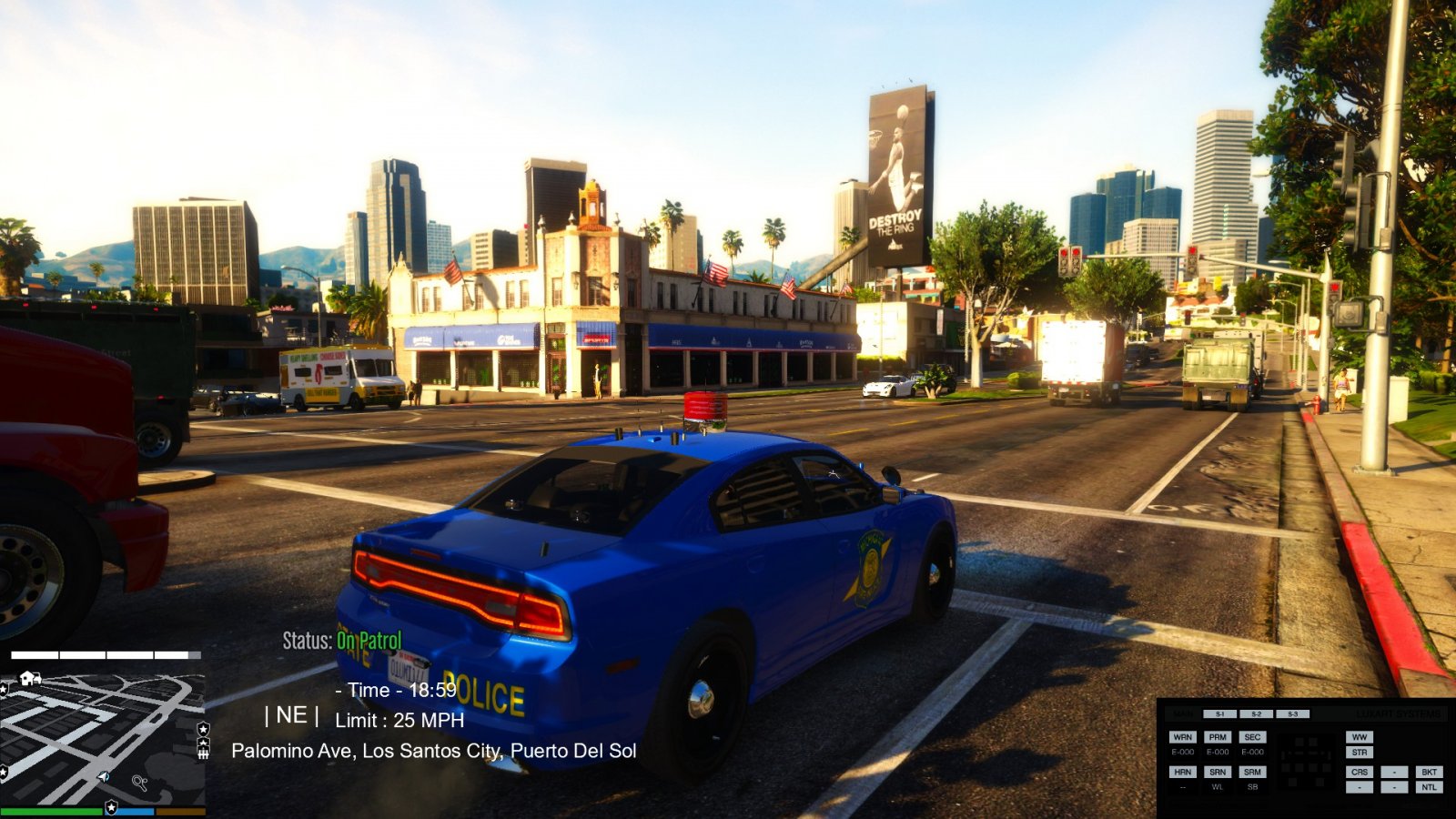Enable the CRS cruise lights button

pyautogui.click(x=1360, y=772)
